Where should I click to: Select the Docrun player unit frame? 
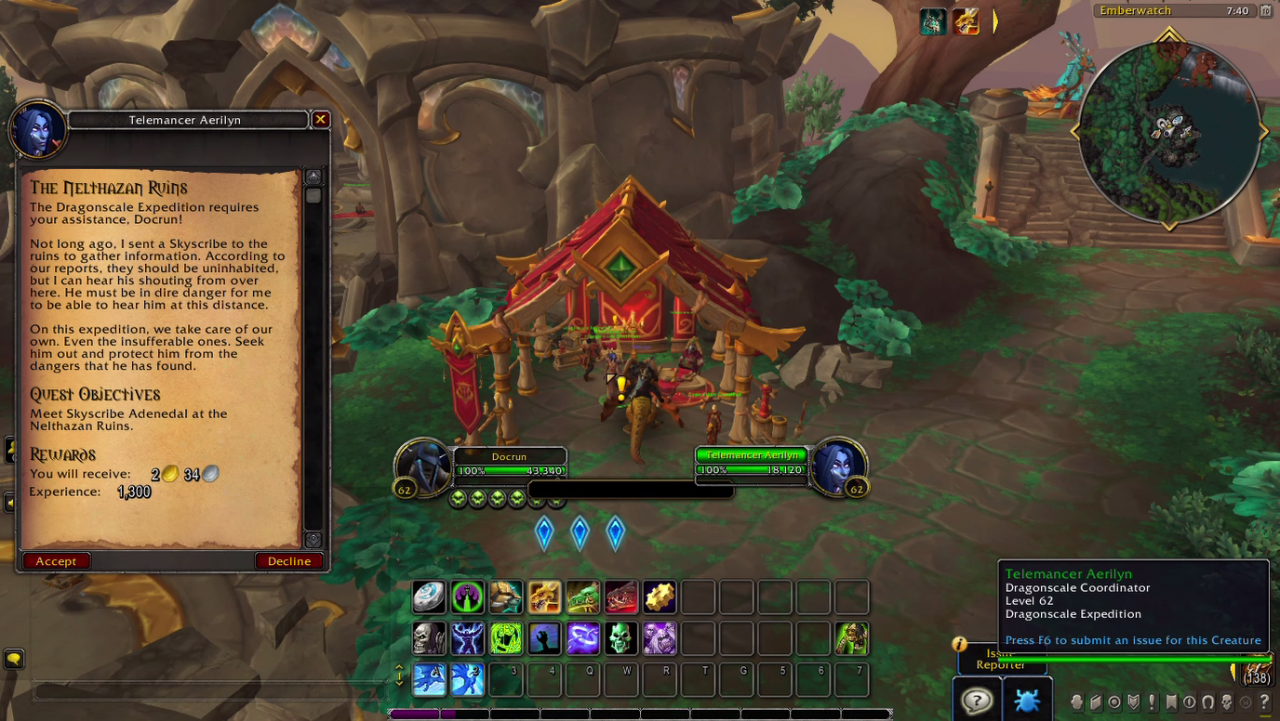coord(510,464)
